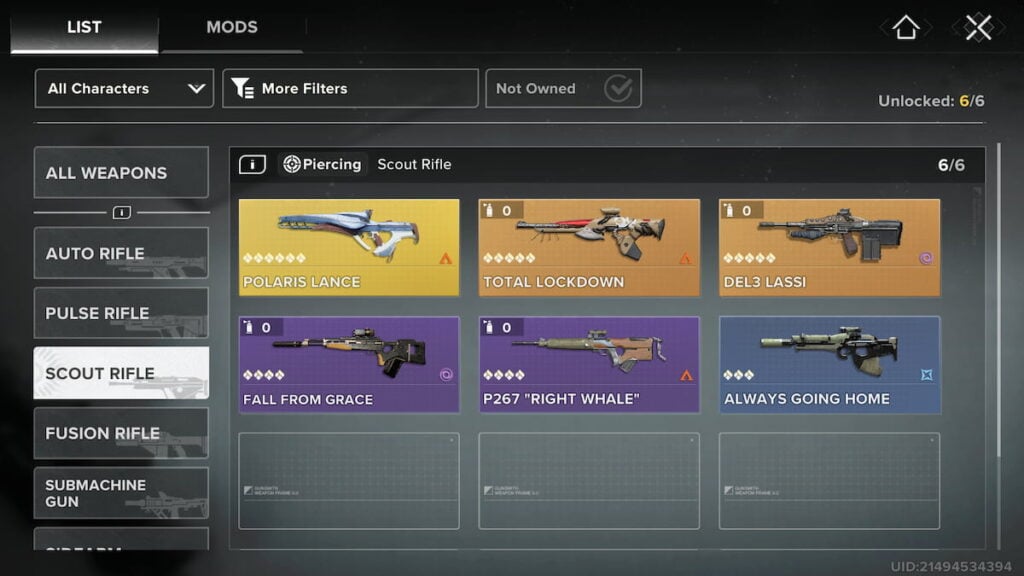1024x576 pixels.
Task: Go to the home screen
Action: 905,28
